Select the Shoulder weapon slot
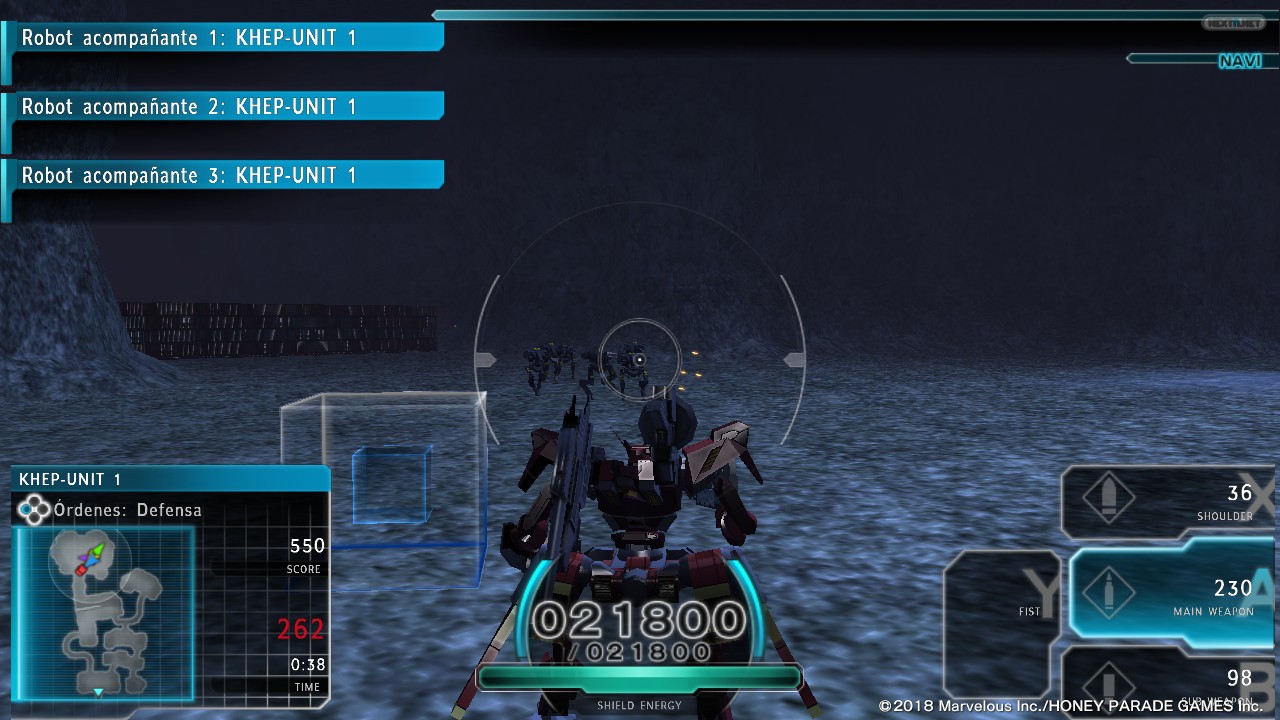The width and height of the screenshot is (1280, 720). pyautogui.click(x=1165, y=502)
